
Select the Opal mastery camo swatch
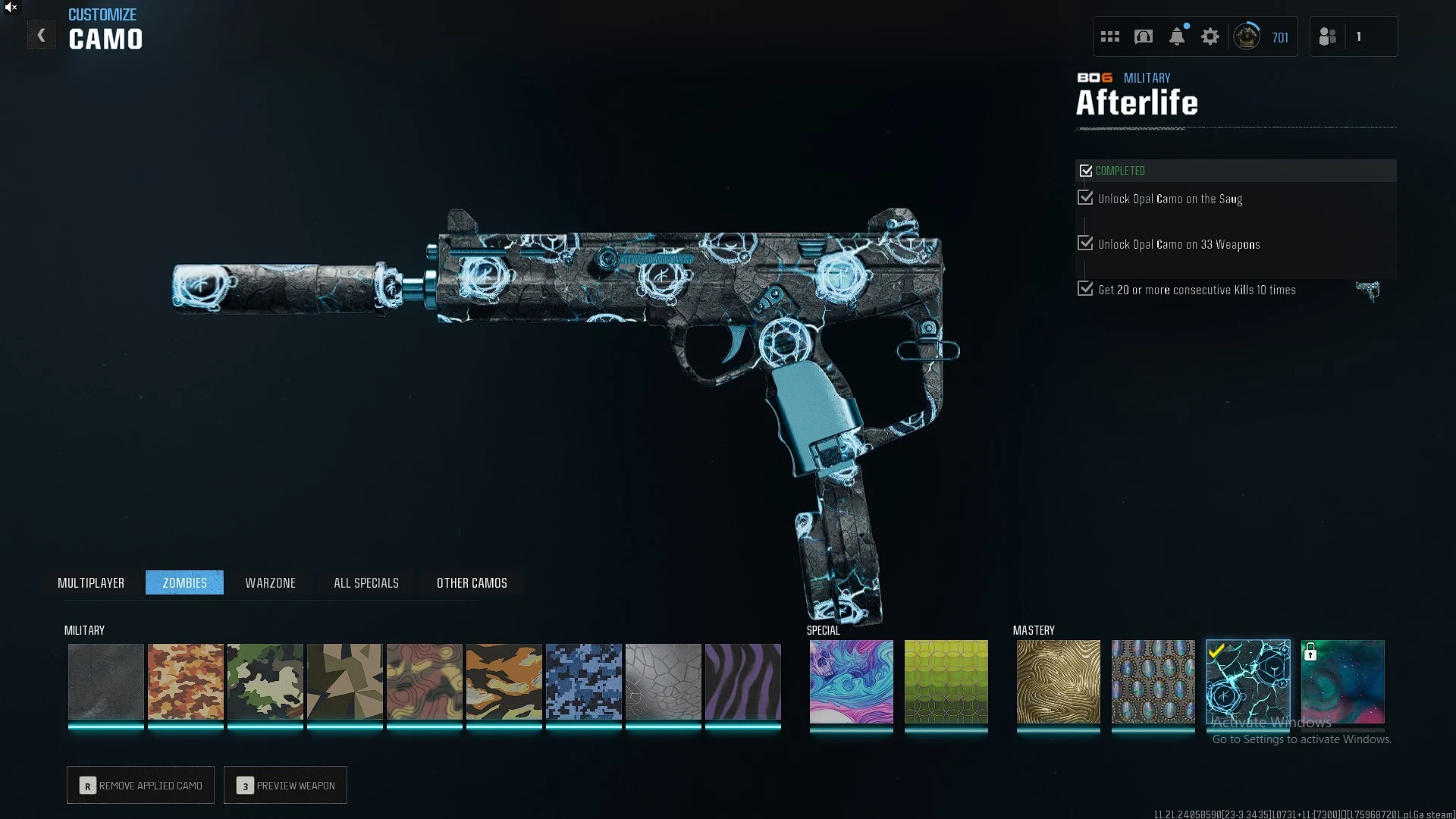[1153, 681]
